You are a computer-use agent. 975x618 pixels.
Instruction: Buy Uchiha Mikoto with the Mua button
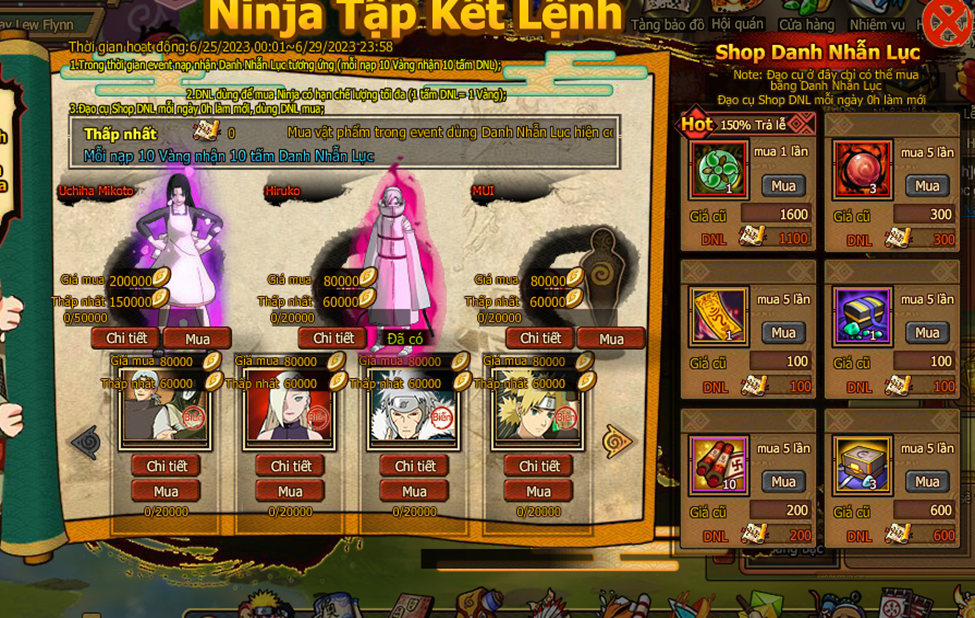pyautogui.click(x=197, y=338)
